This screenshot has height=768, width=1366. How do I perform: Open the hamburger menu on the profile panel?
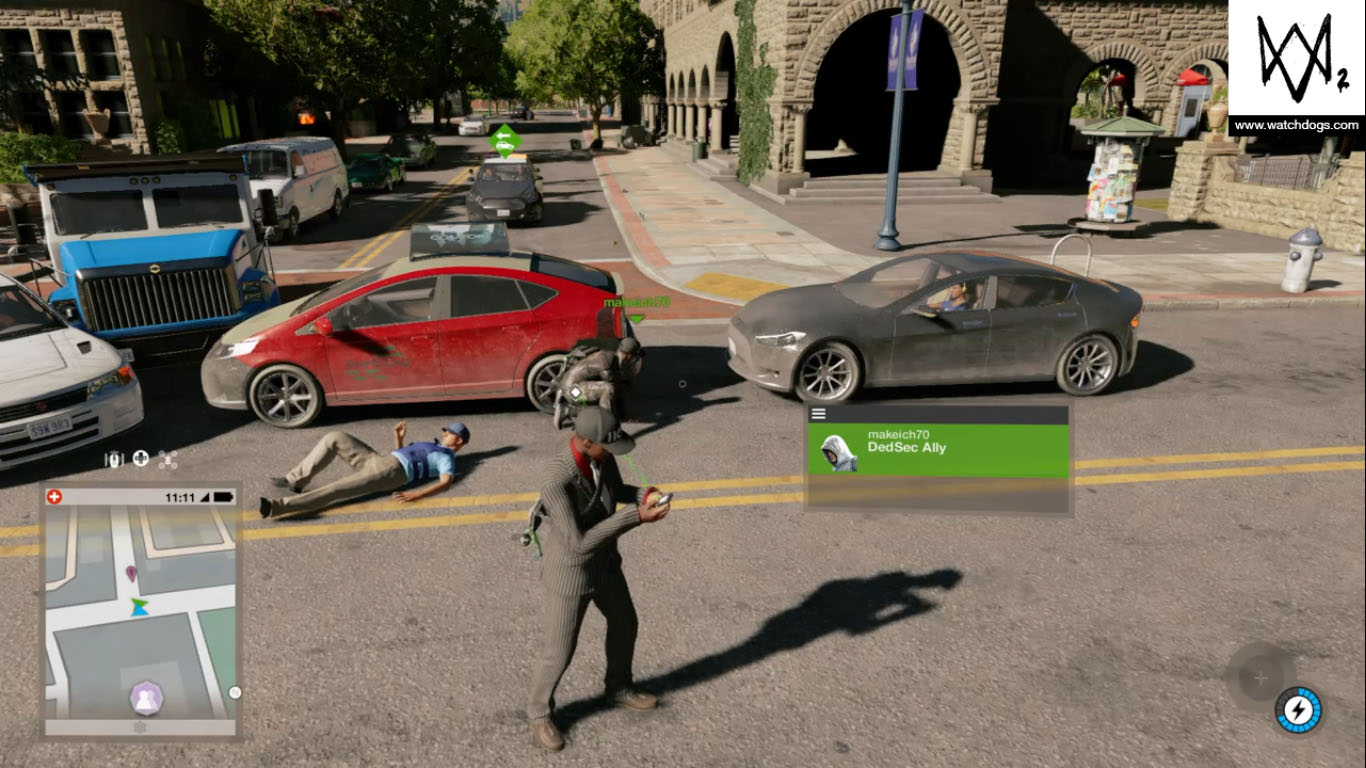[818, 414]
